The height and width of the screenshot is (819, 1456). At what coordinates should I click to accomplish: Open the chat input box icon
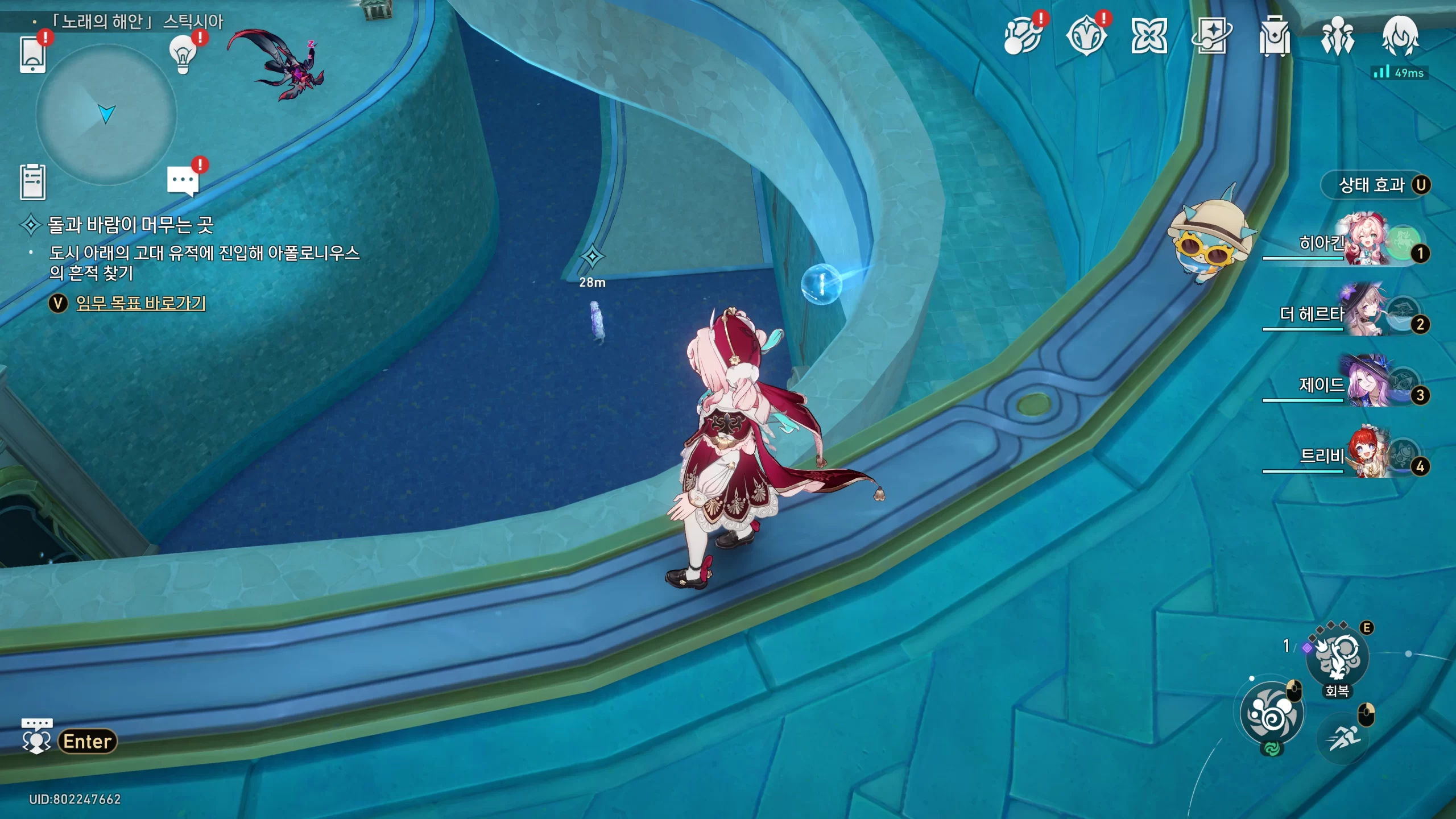point(36,737)
